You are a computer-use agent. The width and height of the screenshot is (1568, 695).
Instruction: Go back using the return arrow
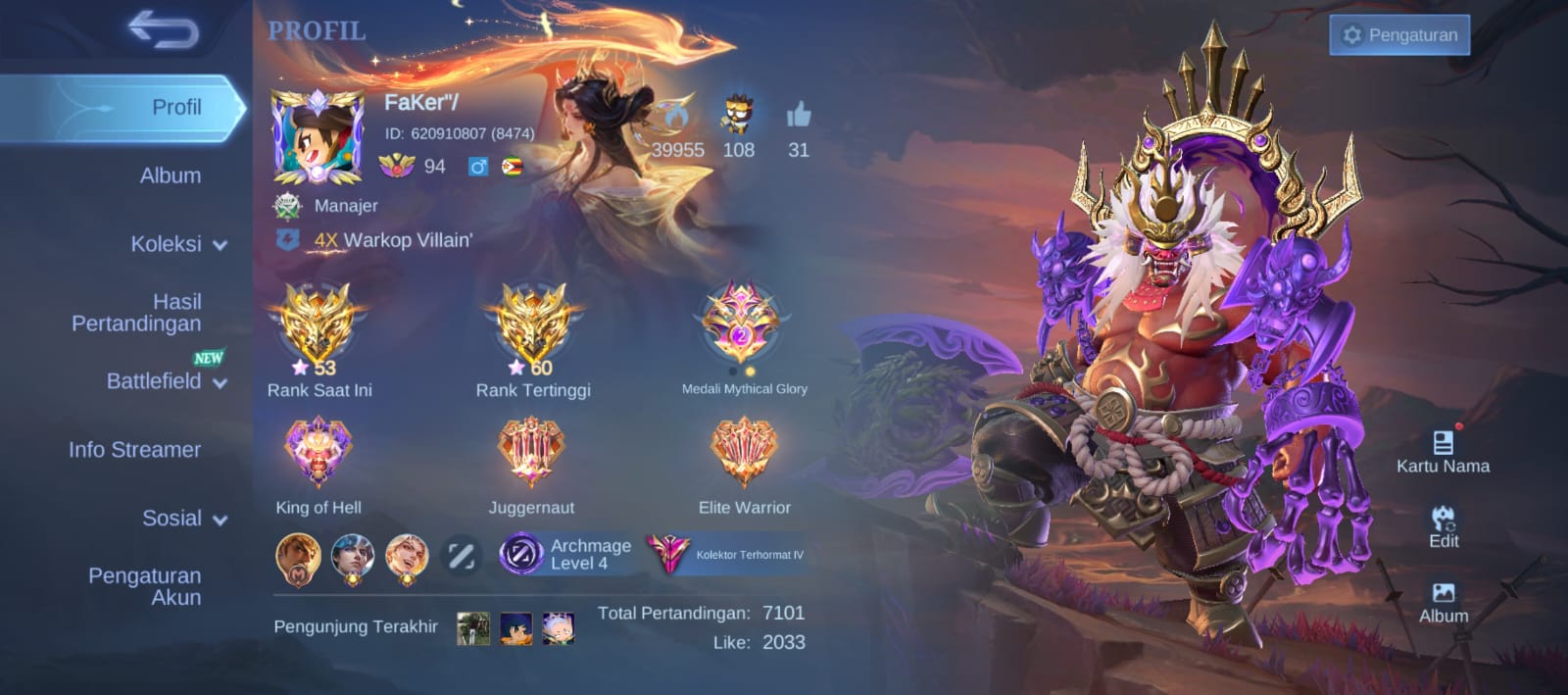tap(164, 31)
